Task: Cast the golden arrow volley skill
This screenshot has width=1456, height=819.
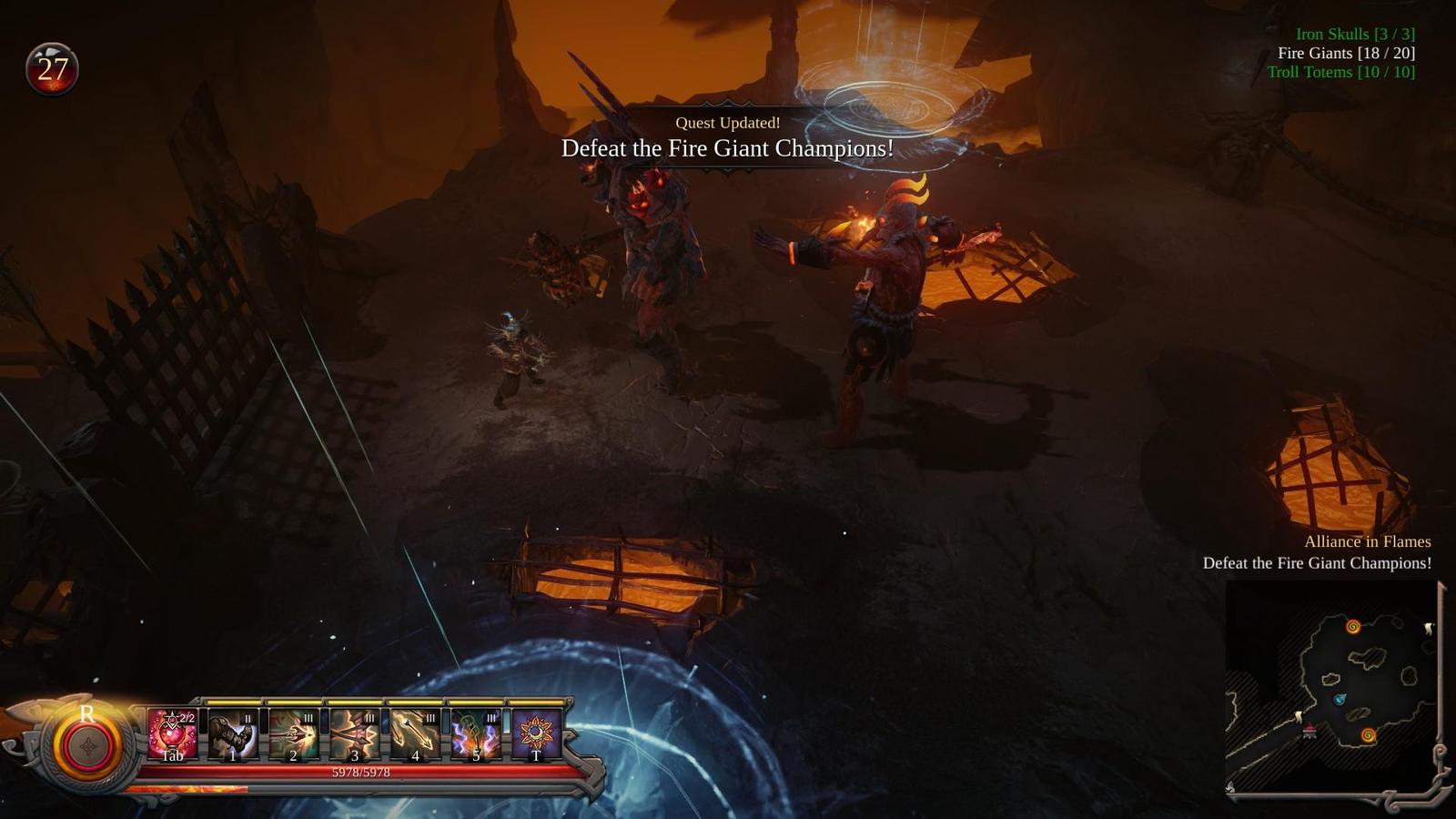Action: 415,734
